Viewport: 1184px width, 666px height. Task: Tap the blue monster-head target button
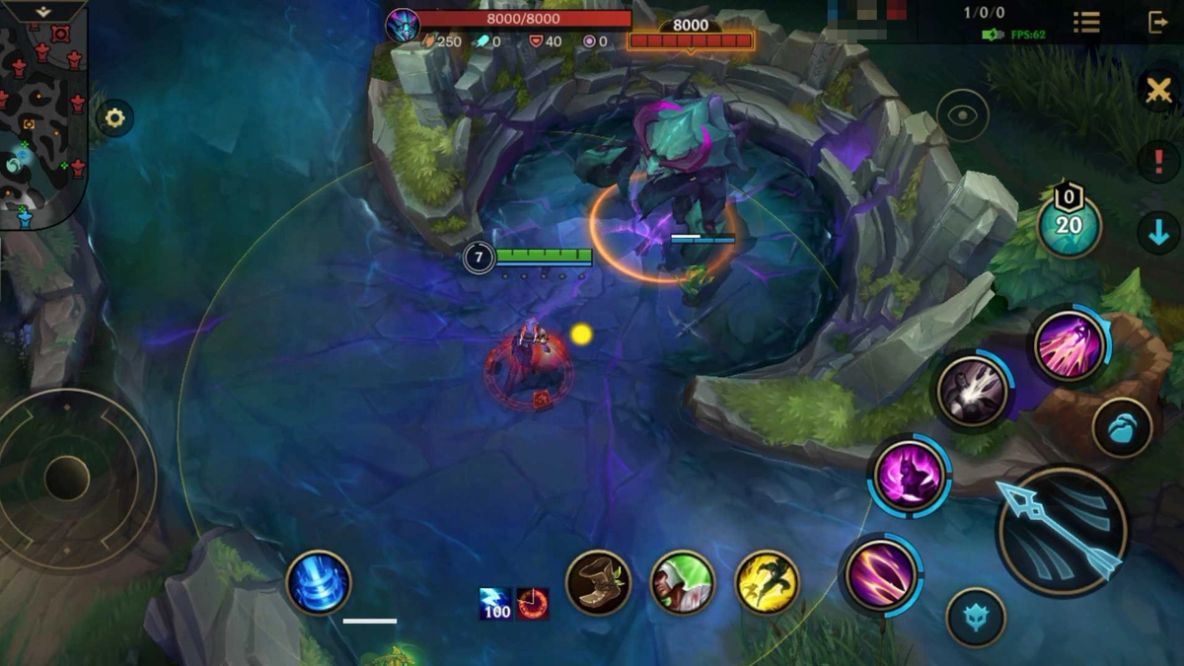point(975,617)
